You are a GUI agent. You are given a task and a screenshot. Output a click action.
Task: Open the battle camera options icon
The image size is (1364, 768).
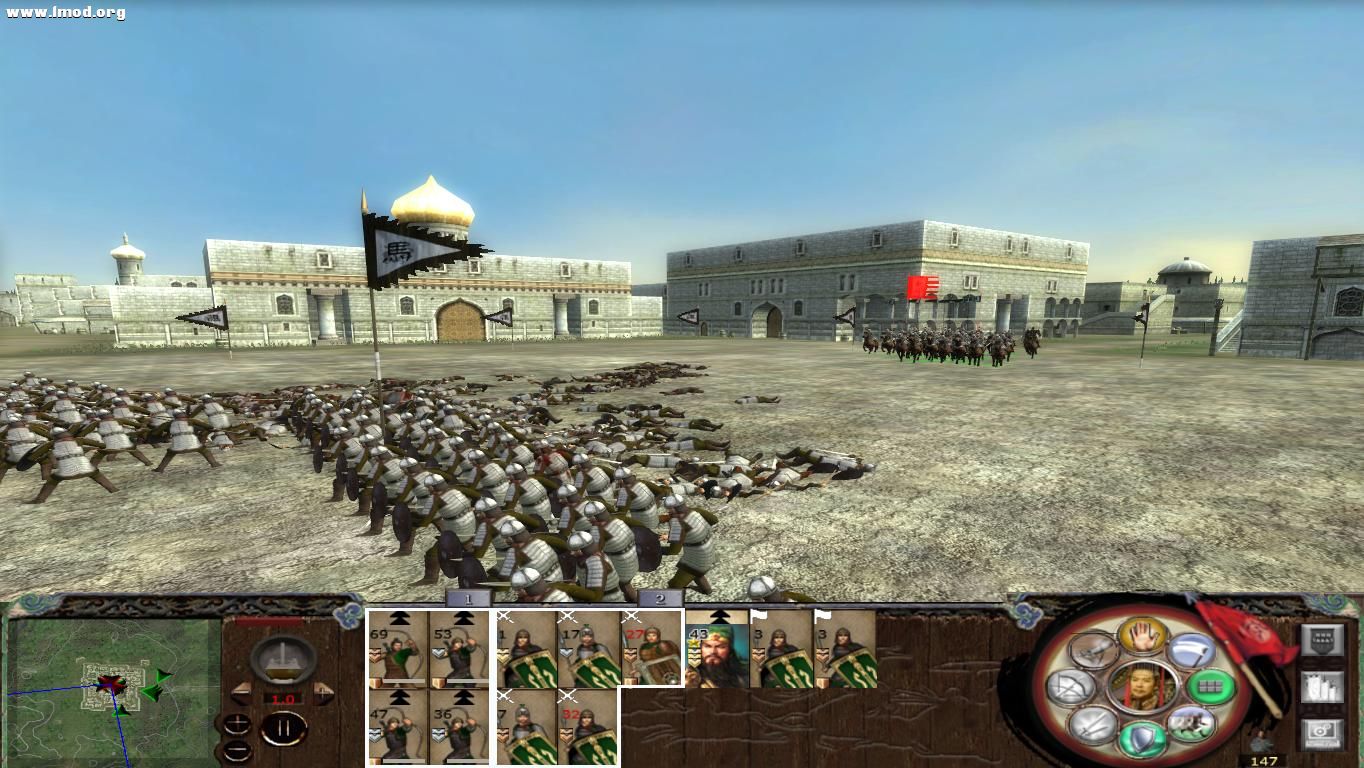[x=1323, y=733]
